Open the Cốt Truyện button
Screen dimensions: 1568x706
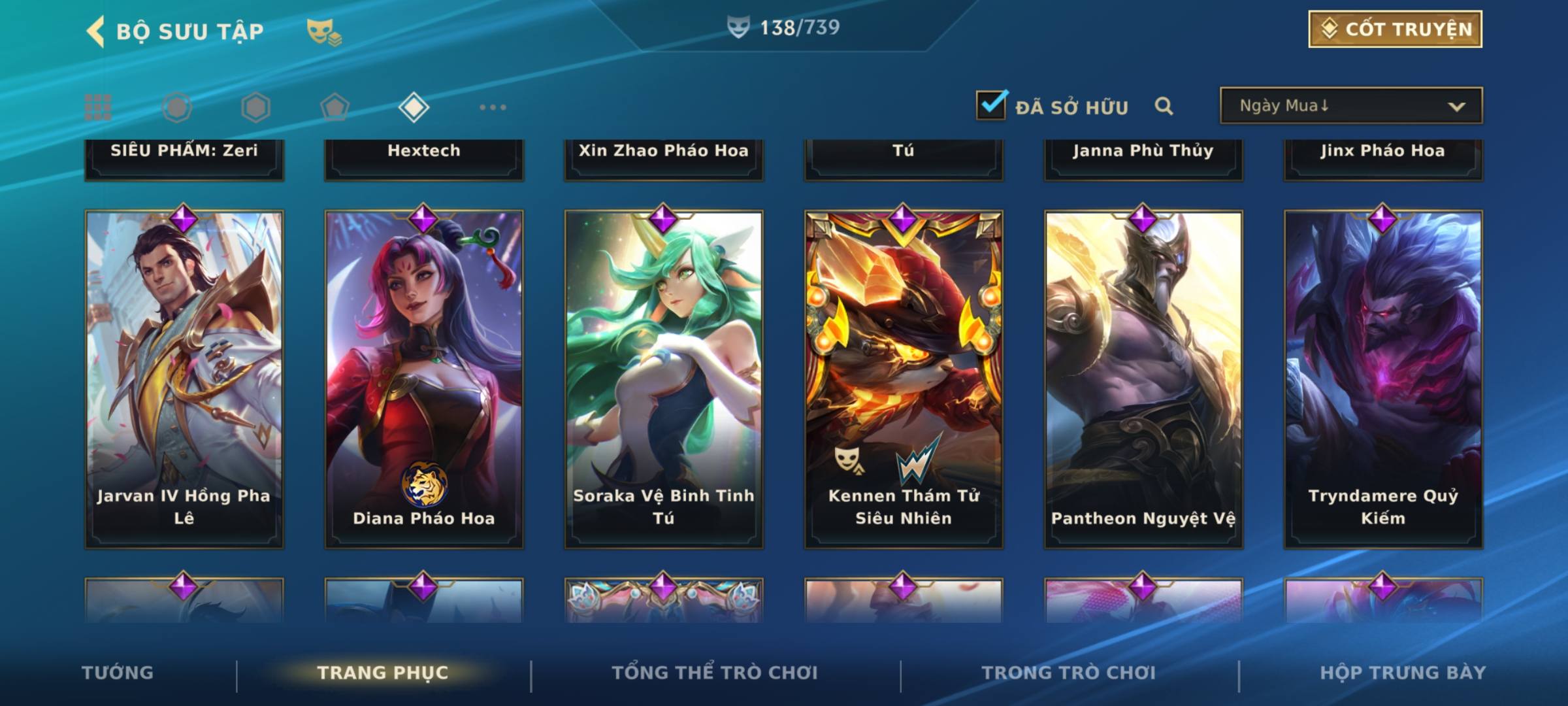point(1395,29)
